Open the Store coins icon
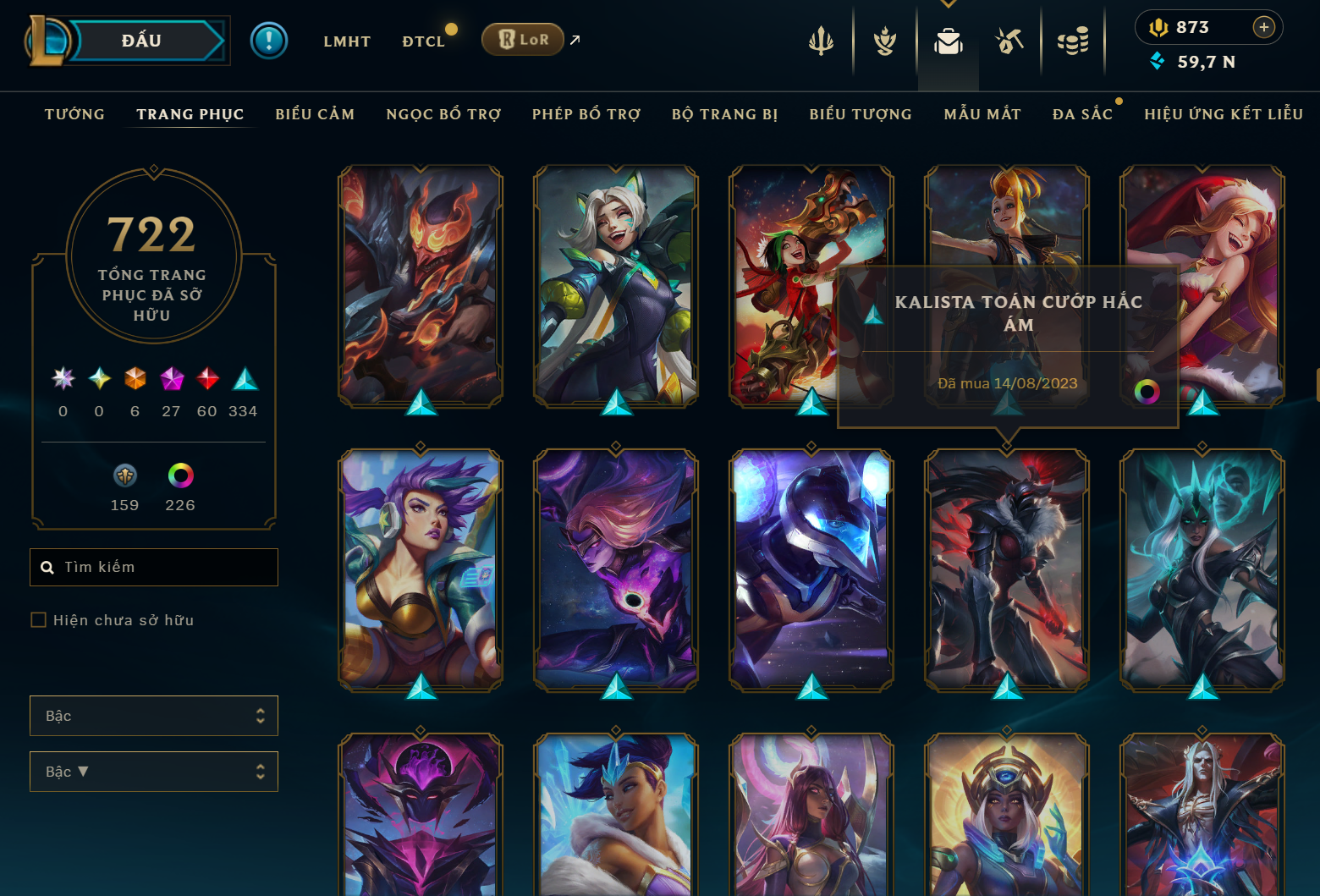The height and width of the screenshot is (896, 1320). point(1074,40)
